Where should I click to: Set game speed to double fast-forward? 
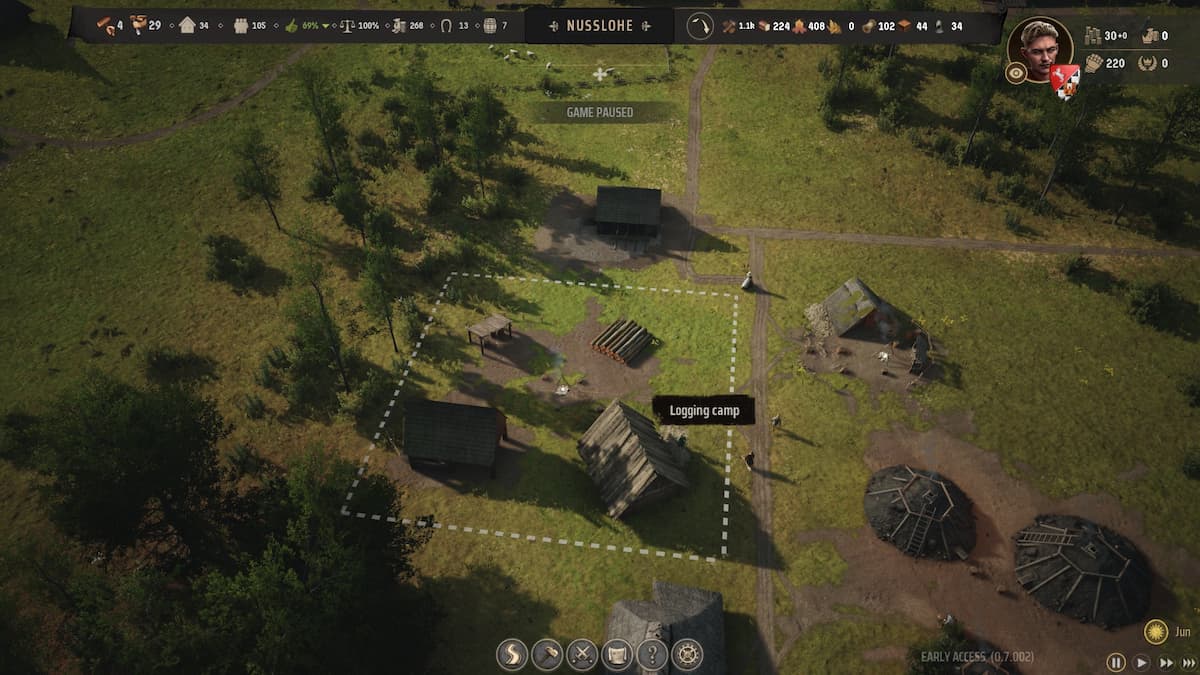(x=1165, y=662)
